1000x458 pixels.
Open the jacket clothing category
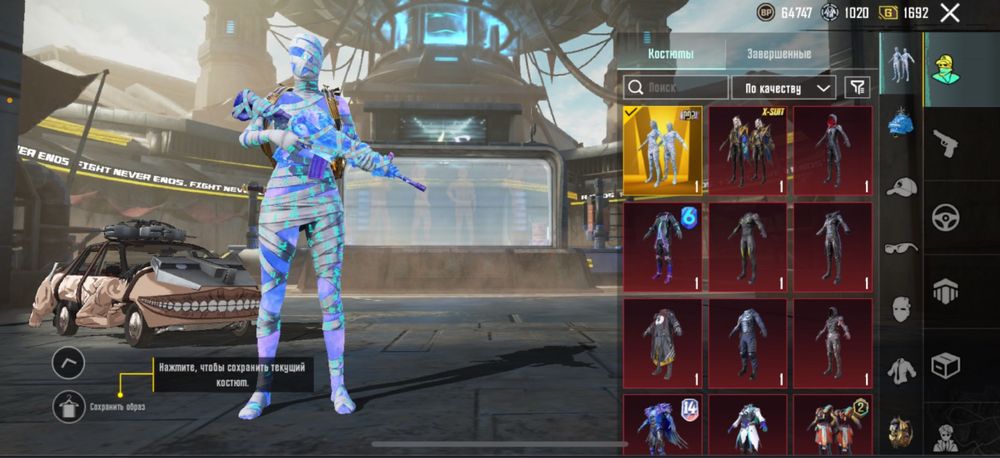[901, 369]
